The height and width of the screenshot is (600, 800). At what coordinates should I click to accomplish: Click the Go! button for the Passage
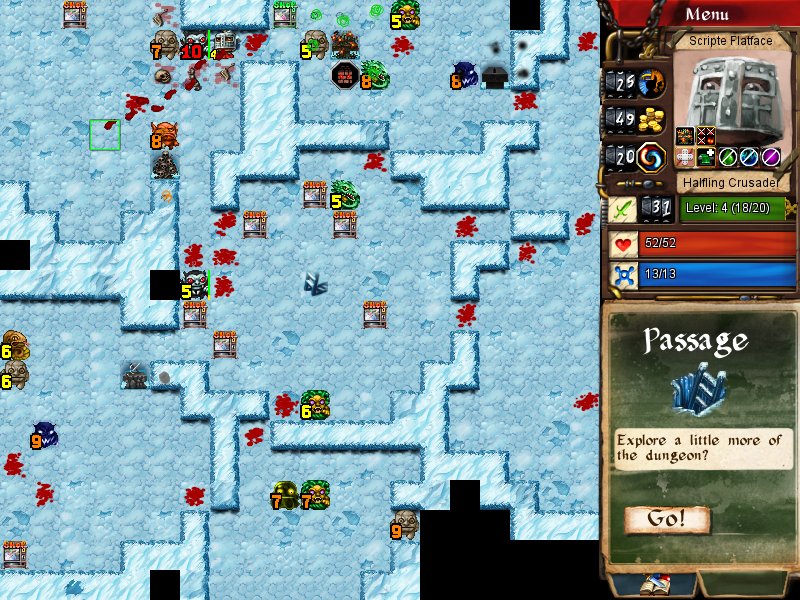(x=667, y=519)
